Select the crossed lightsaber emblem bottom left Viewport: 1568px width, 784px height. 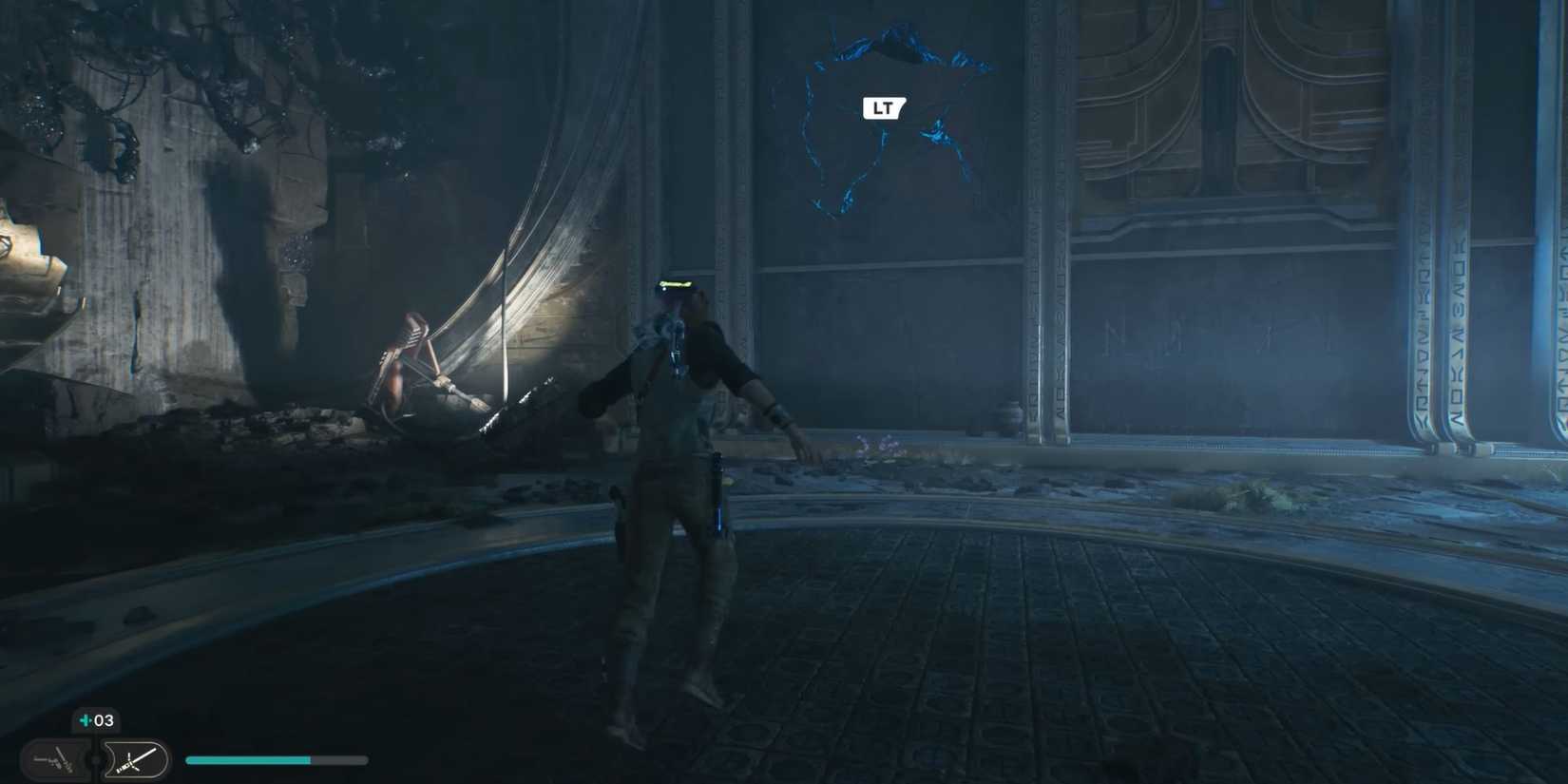133,760
